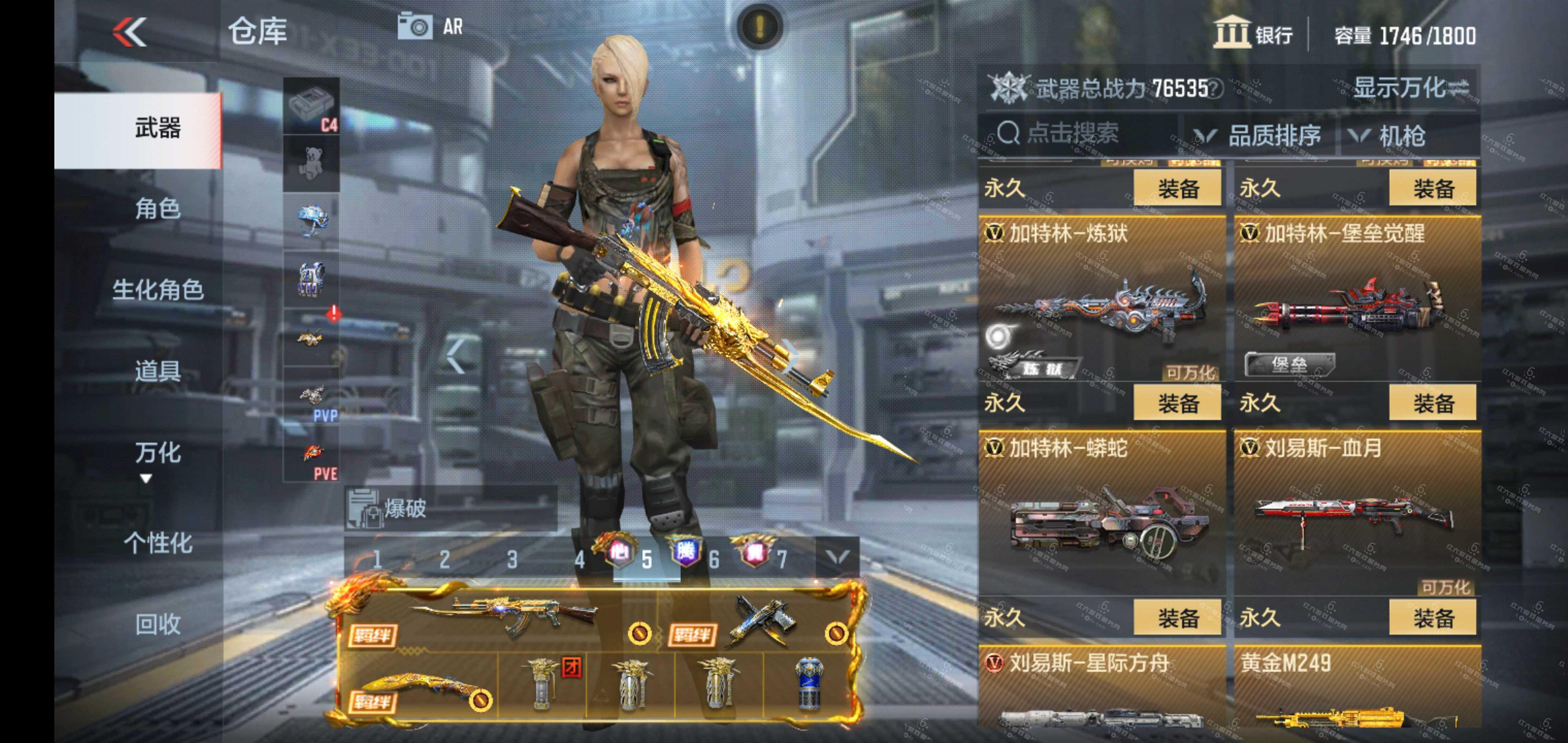This screenshot has height=743, width=1568.
Task: Open the 个性化 personalization tab
Action: [157, 543]
